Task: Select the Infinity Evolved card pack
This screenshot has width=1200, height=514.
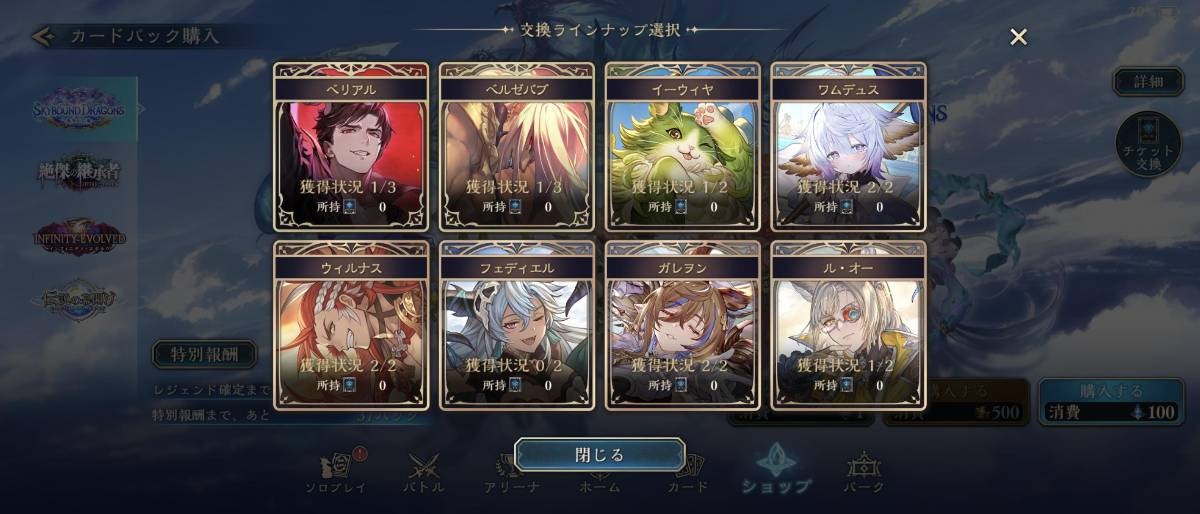Action: click(x=79, y=238)
